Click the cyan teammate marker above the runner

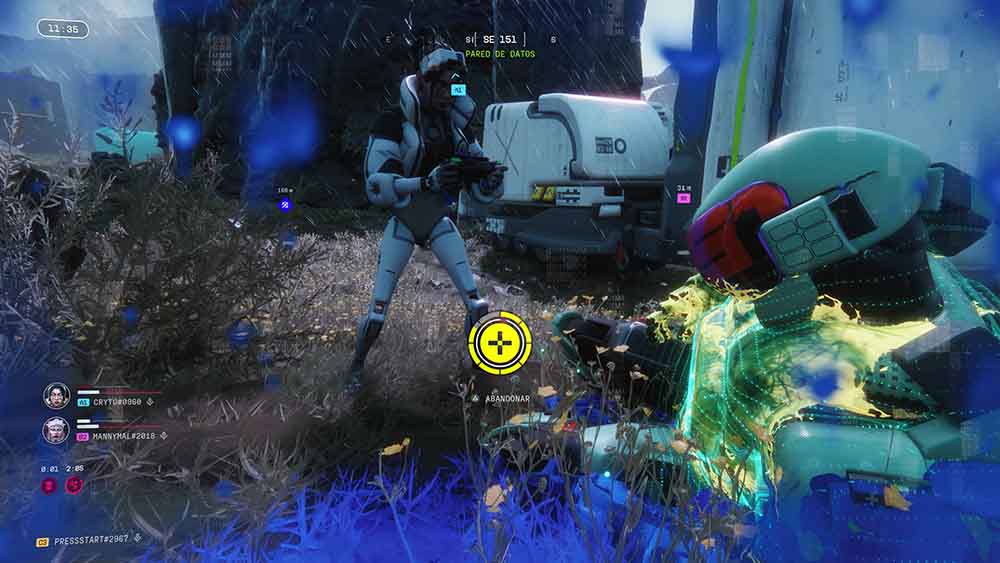458,90
